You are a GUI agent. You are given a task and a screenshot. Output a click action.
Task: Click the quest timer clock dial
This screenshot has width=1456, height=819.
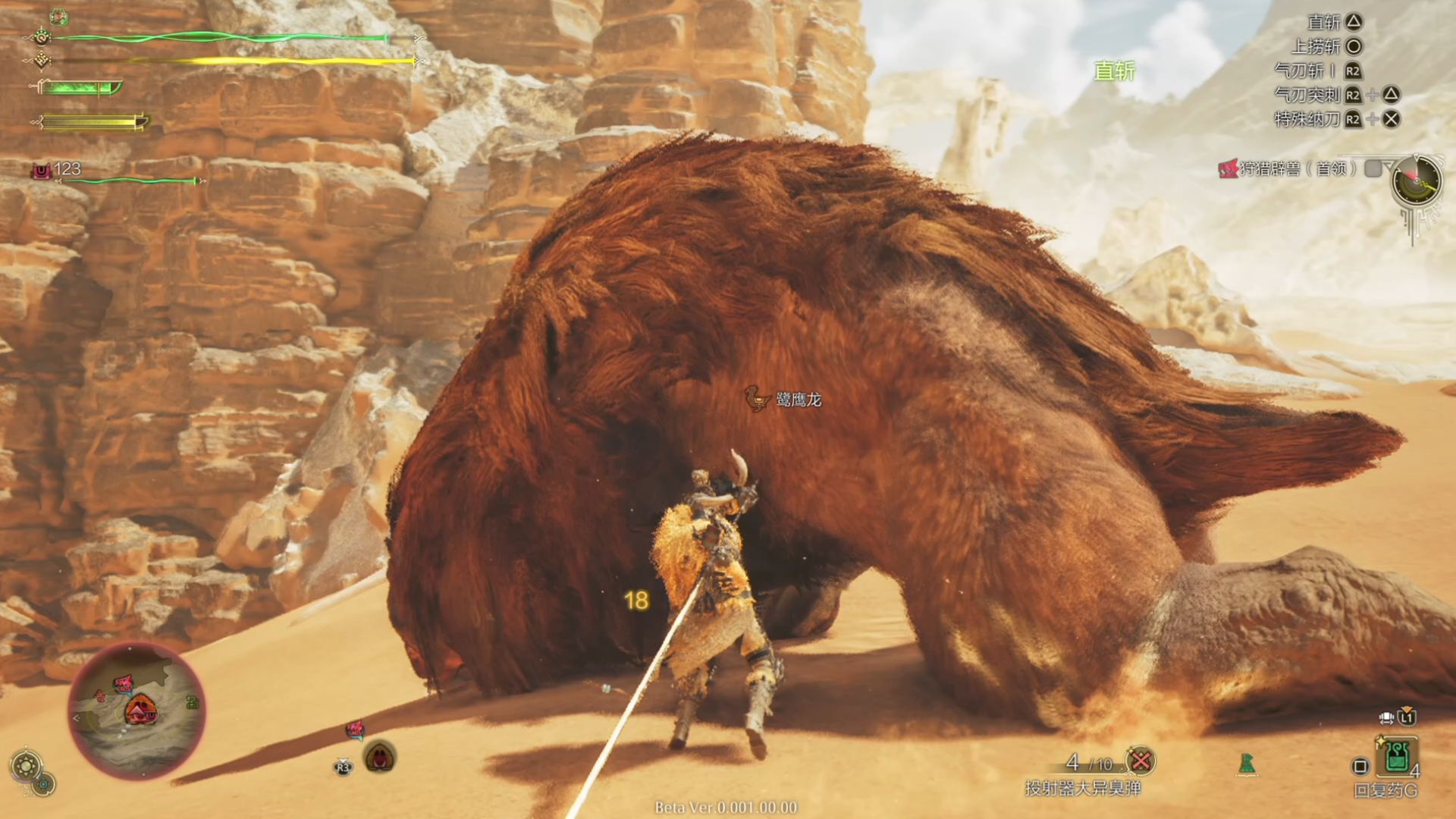coord(1416,180)
